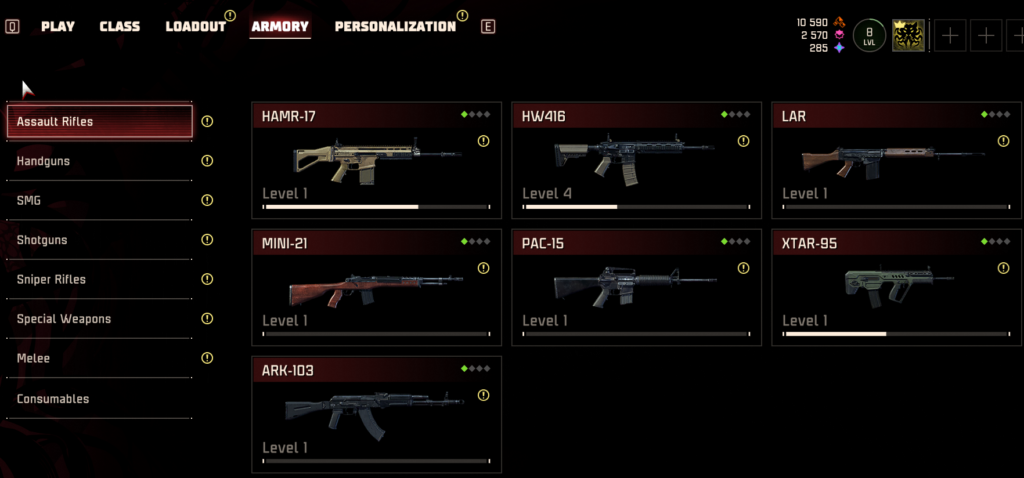Go to the Loadout tab
The width and height of the screenshot is (1024, 478).
(x=195, y=26)
